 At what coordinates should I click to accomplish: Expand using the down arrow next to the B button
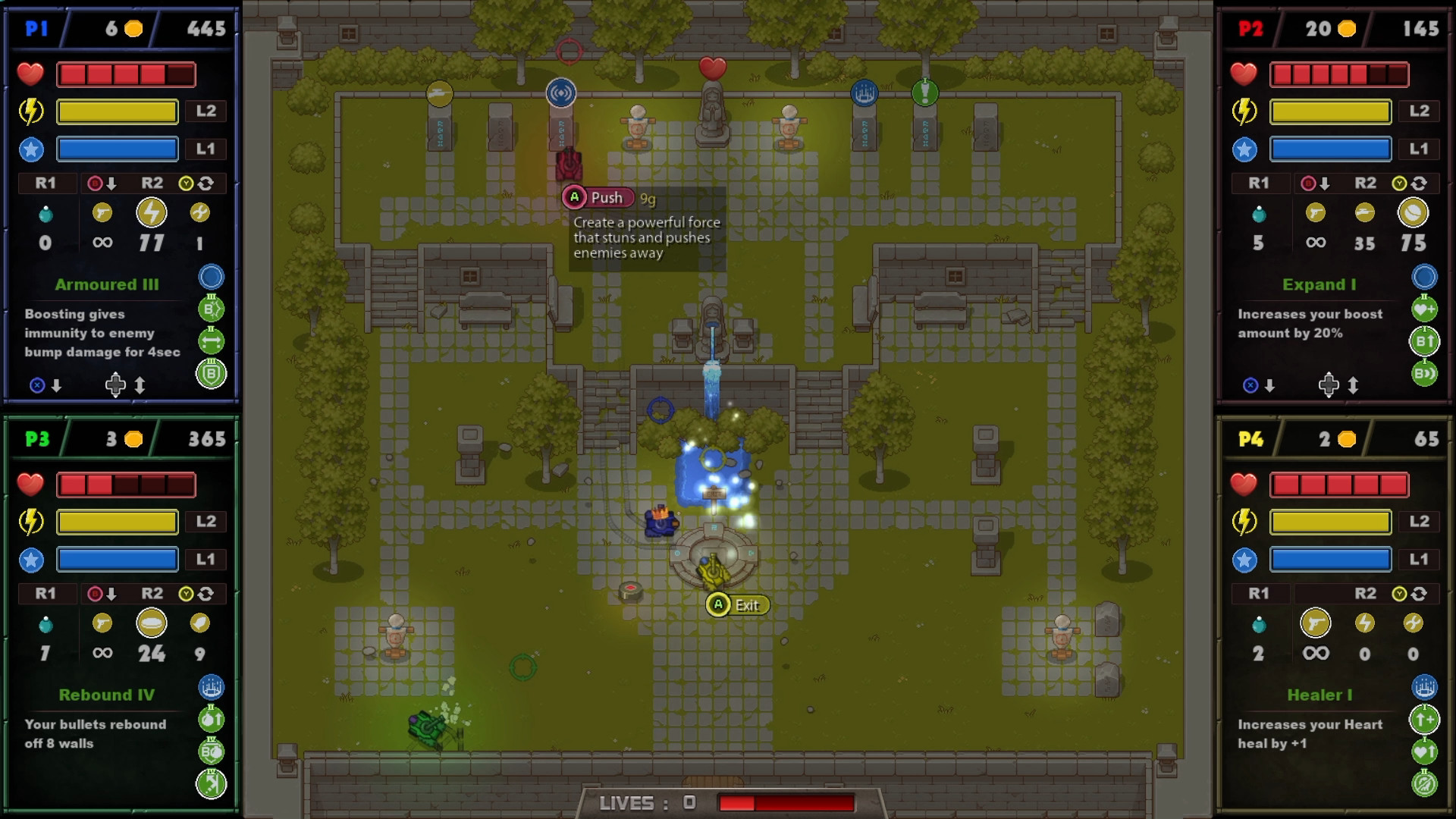[111, 184]
